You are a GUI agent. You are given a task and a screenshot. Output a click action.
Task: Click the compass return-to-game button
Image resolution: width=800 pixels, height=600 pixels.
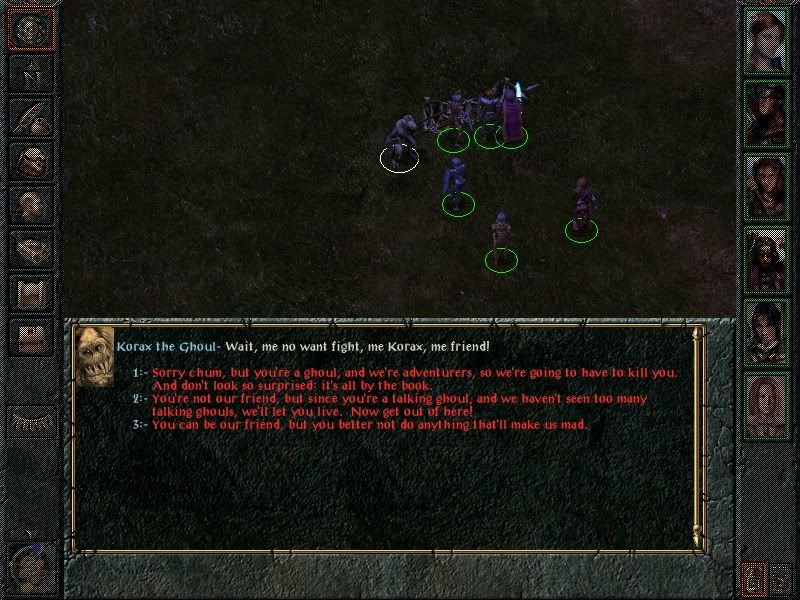(x=30, y=30)
